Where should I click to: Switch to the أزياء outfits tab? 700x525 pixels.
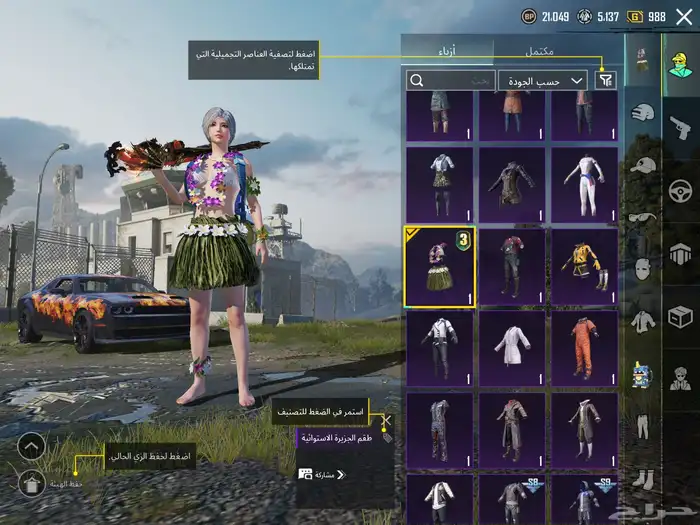point(447,50)
